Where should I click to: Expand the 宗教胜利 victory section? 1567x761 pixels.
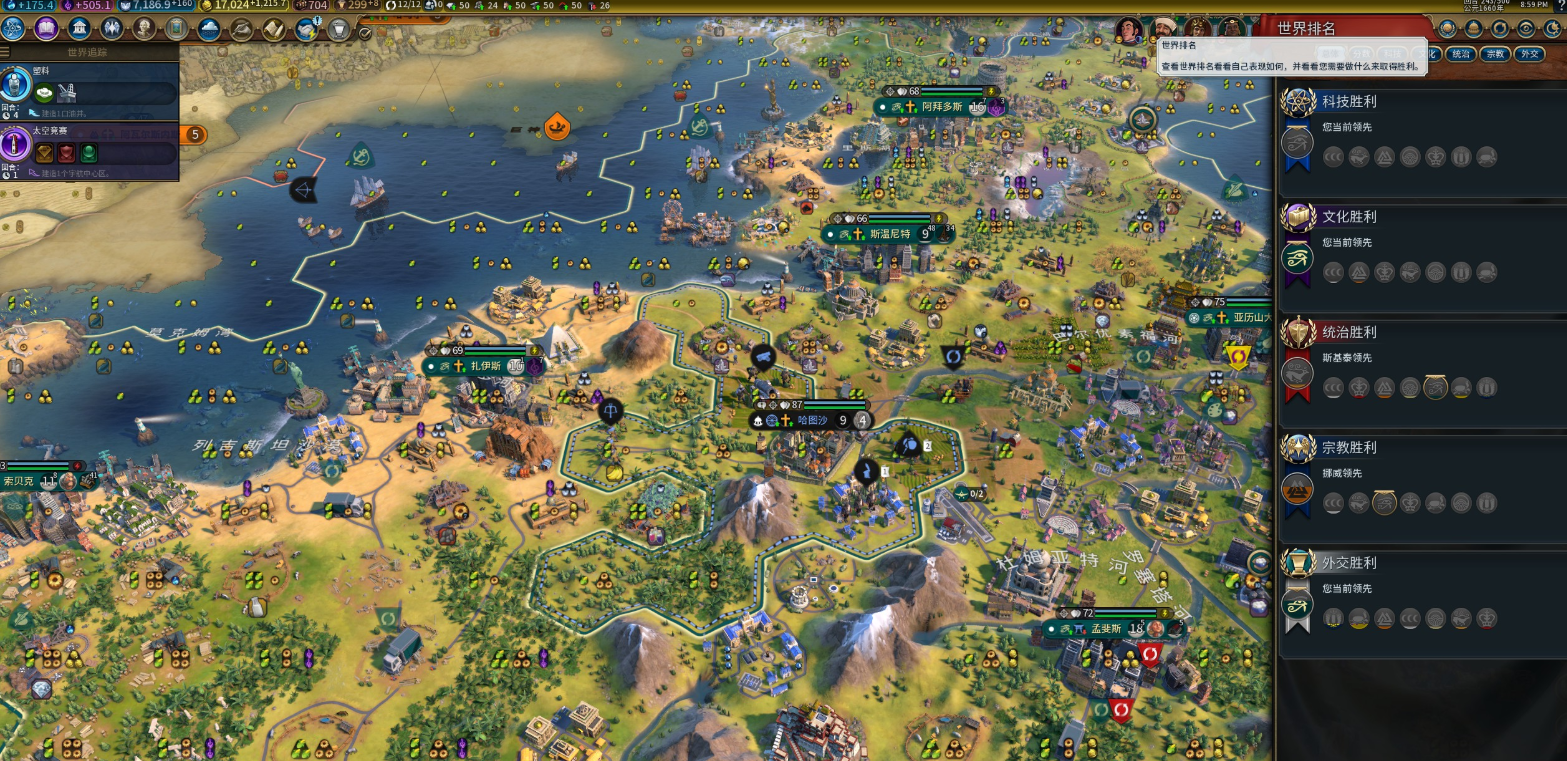[1348, 447]
